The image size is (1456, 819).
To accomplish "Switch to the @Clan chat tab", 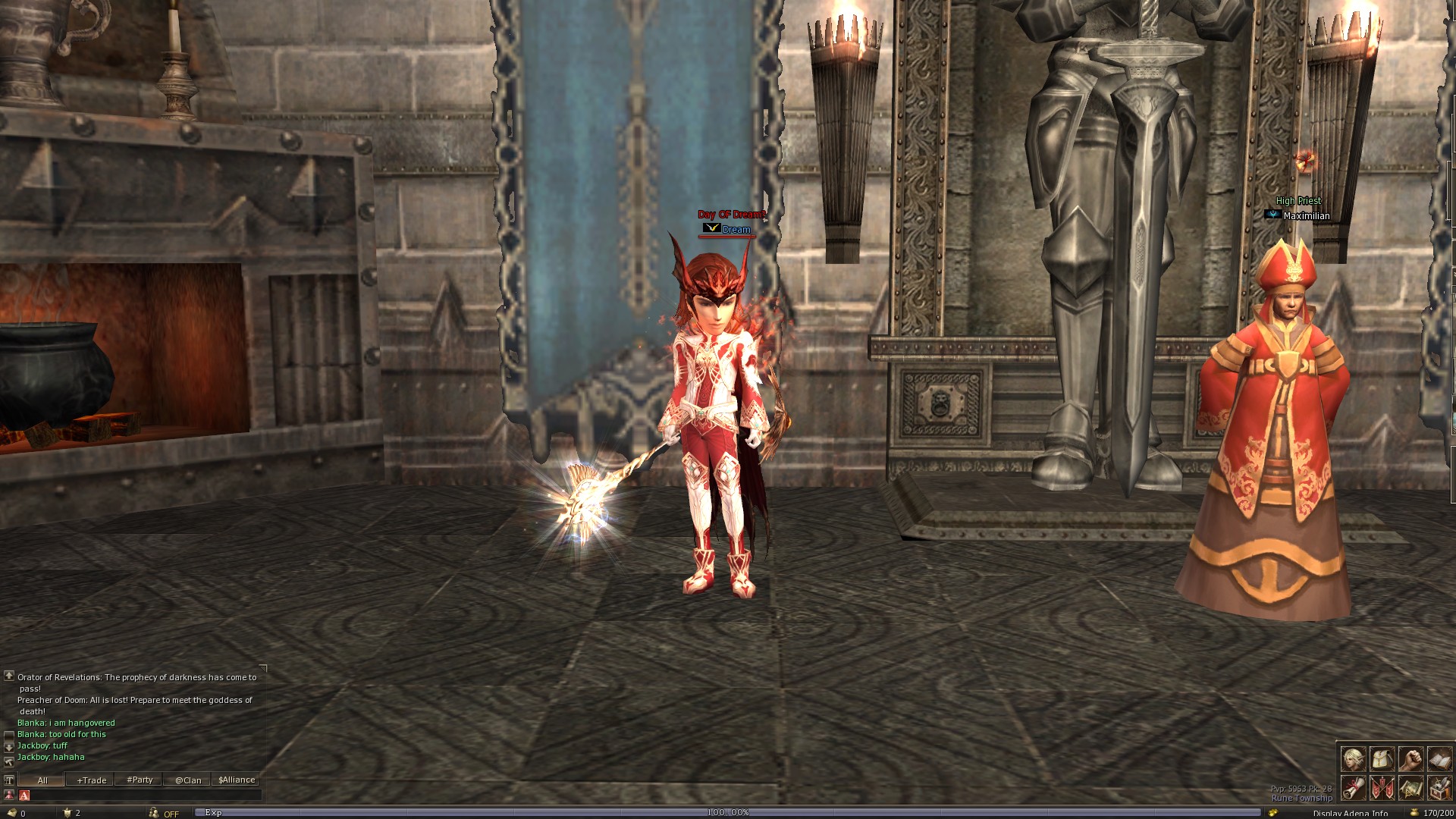I will pos(188,780).
